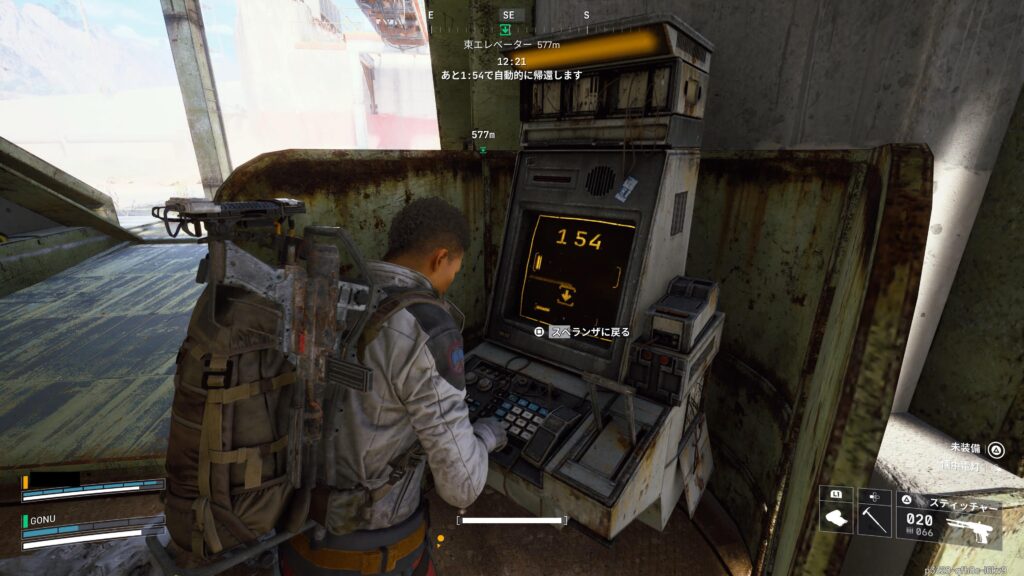
Task: Select teammate GONU's status entry
Action: coord(92,527)
